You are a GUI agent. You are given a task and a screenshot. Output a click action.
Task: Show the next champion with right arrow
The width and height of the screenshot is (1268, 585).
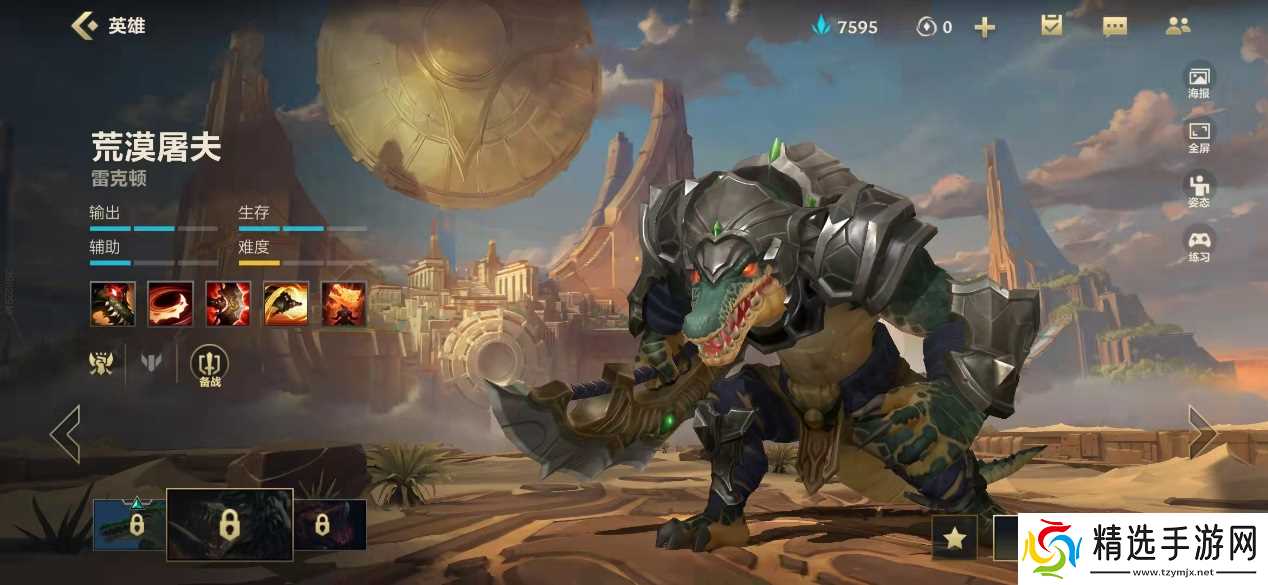(1202, 433)
